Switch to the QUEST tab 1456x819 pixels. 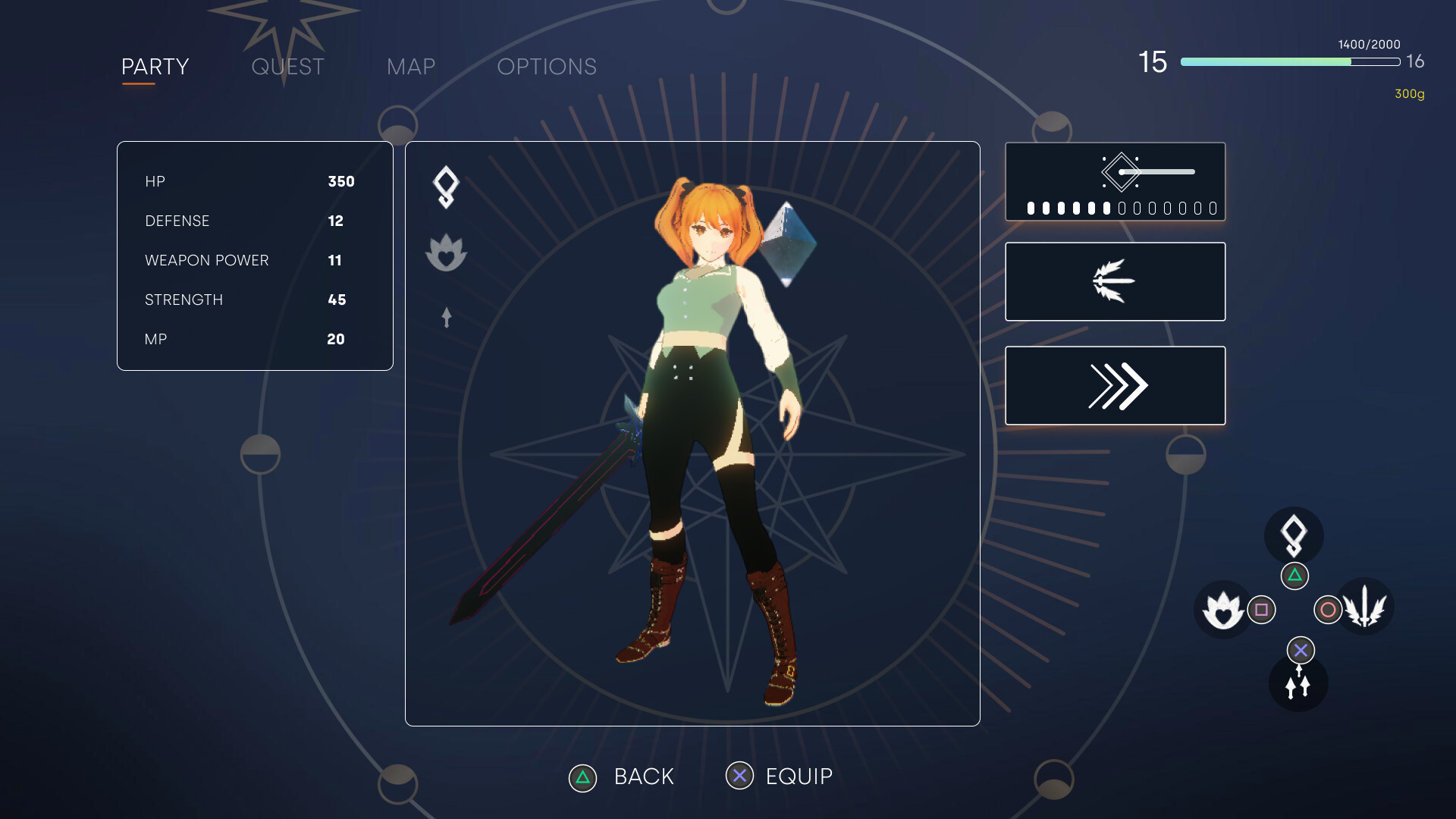click(287, 67)
